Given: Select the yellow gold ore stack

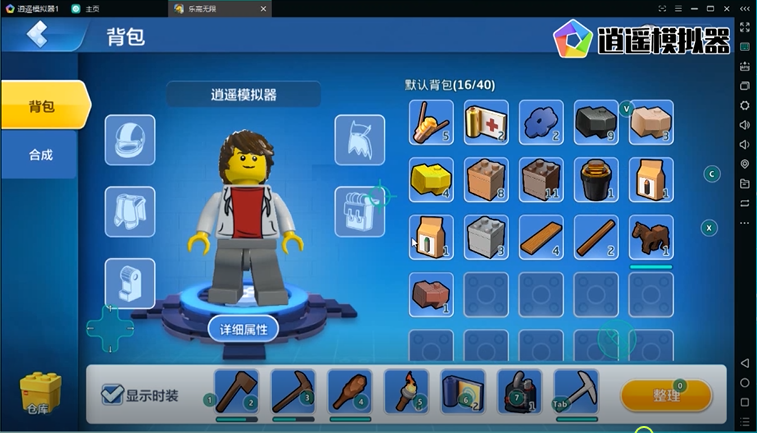Looking at the screenshot, I should click(431, 180).
